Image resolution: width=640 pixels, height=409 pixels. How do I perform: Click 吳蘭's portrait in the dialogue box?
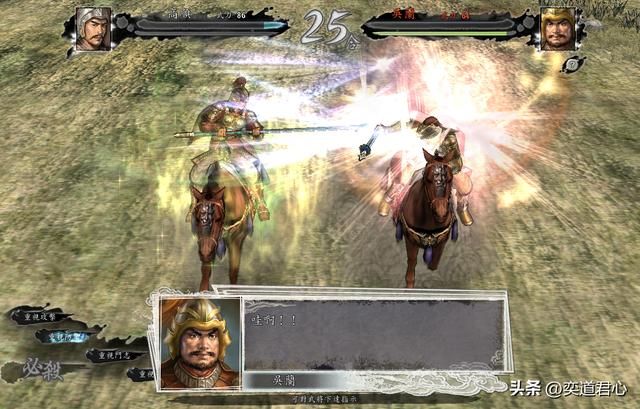[201, 342]
